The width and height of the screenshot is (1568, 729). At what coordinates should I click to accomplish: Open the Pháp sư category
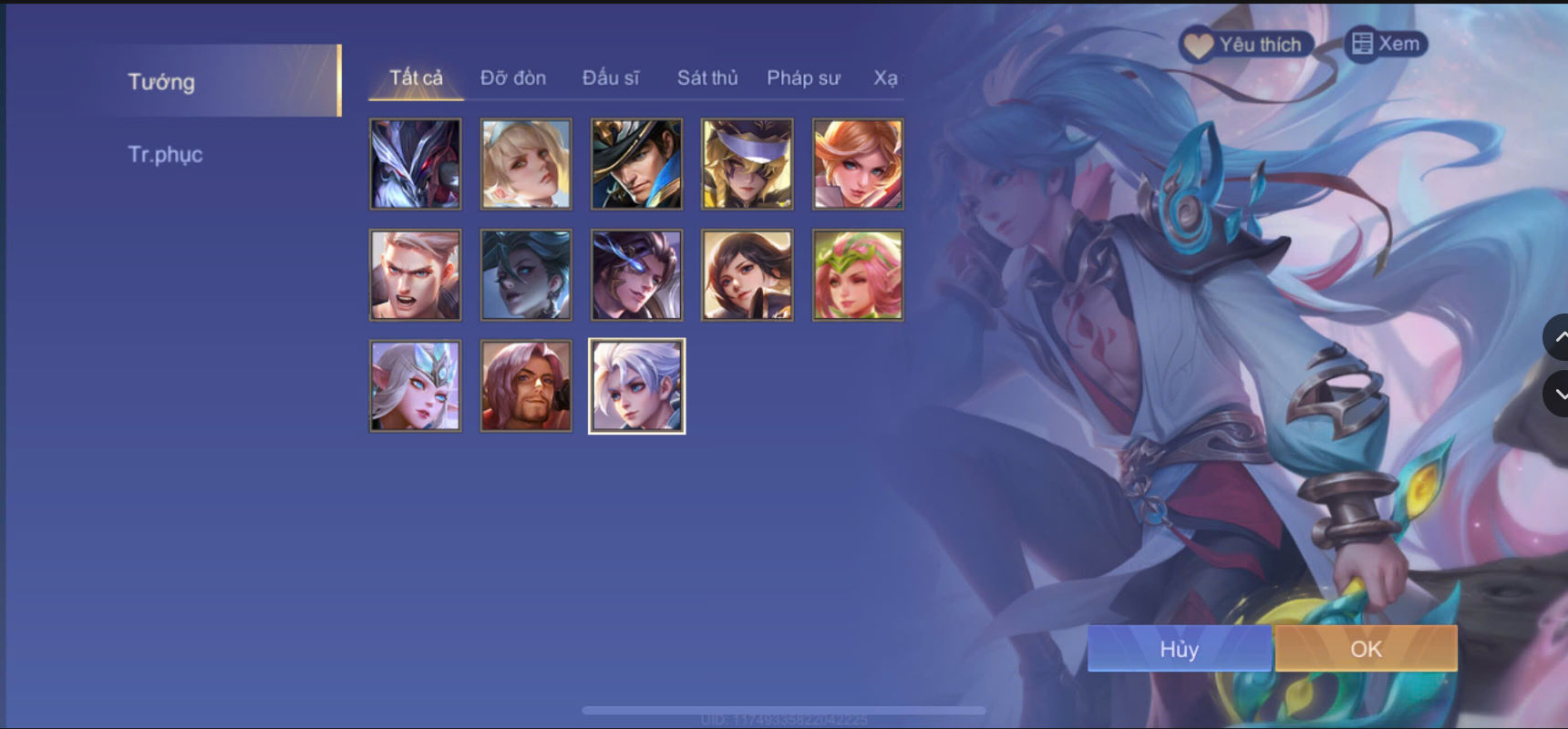tap(803, 78)
